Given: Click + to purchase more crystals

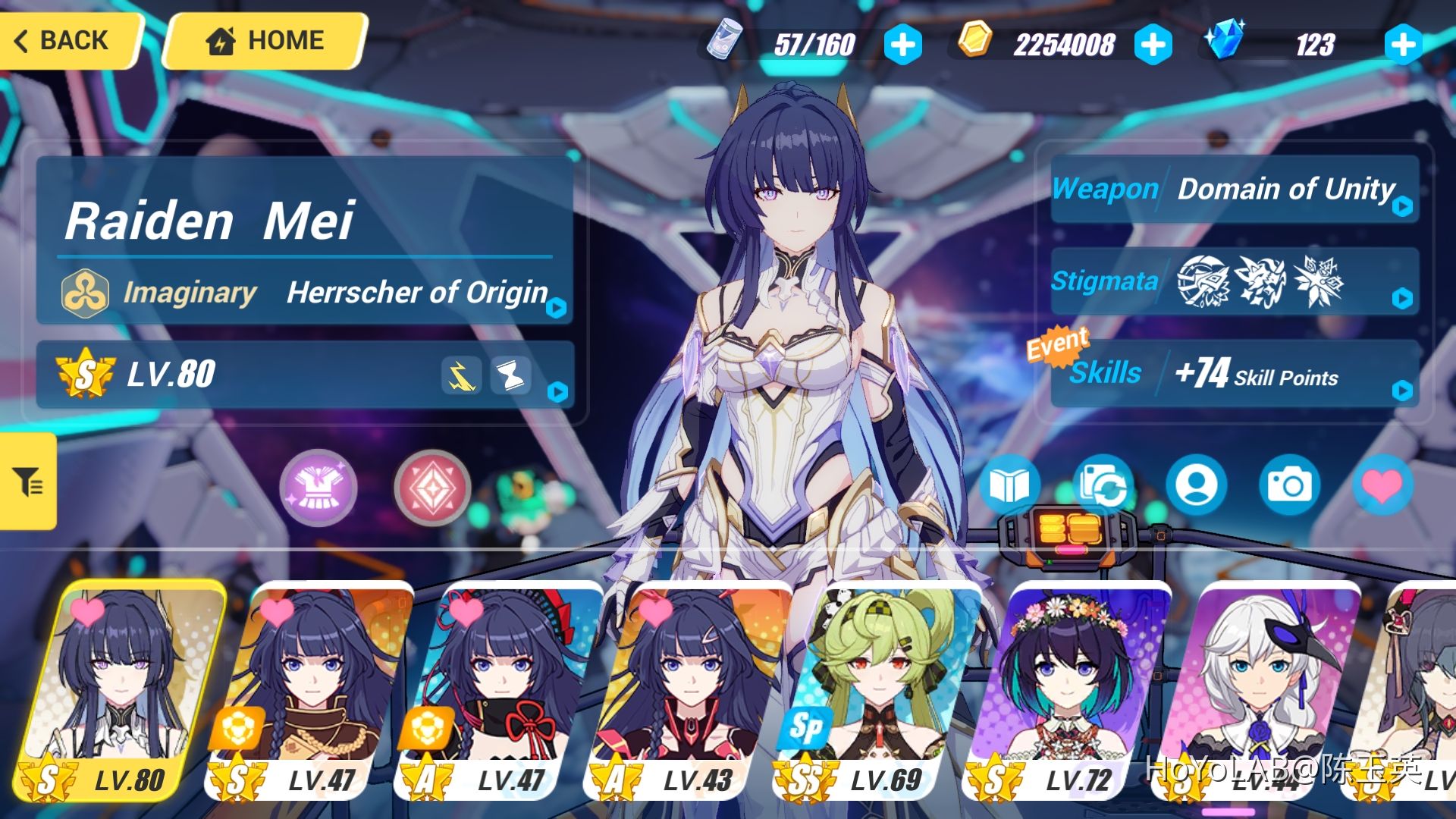Looking at the screenshot, I should tap(1402, 44).
